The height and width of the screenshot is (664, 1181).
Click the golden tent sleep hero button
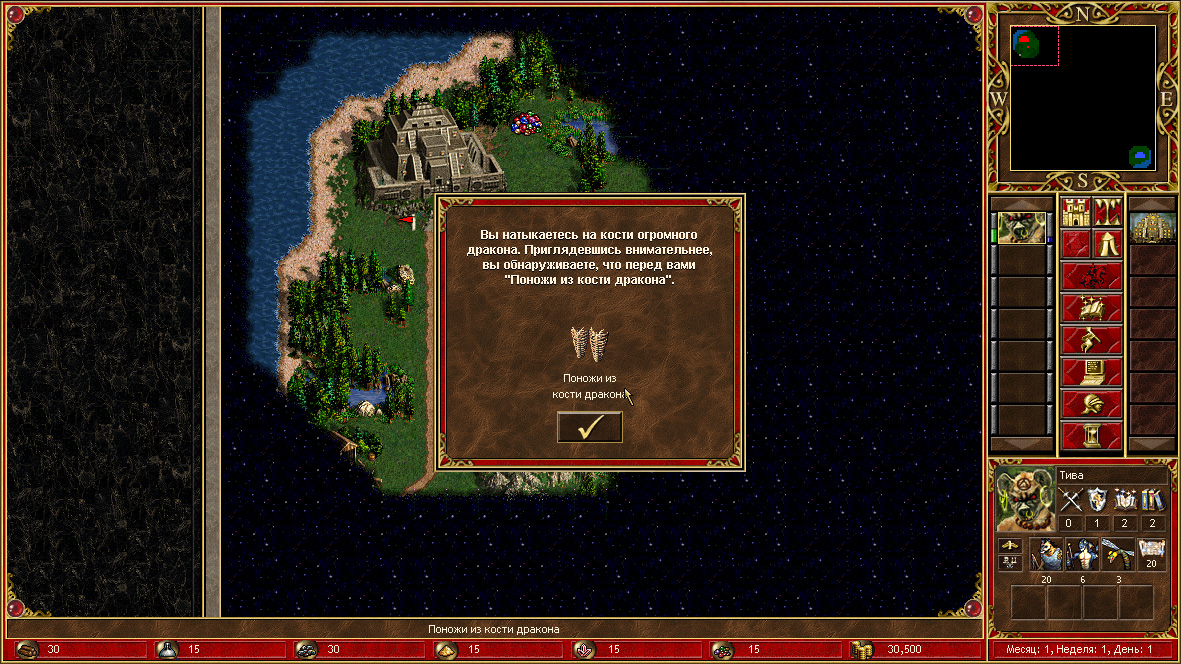[x=1106, y=243]
